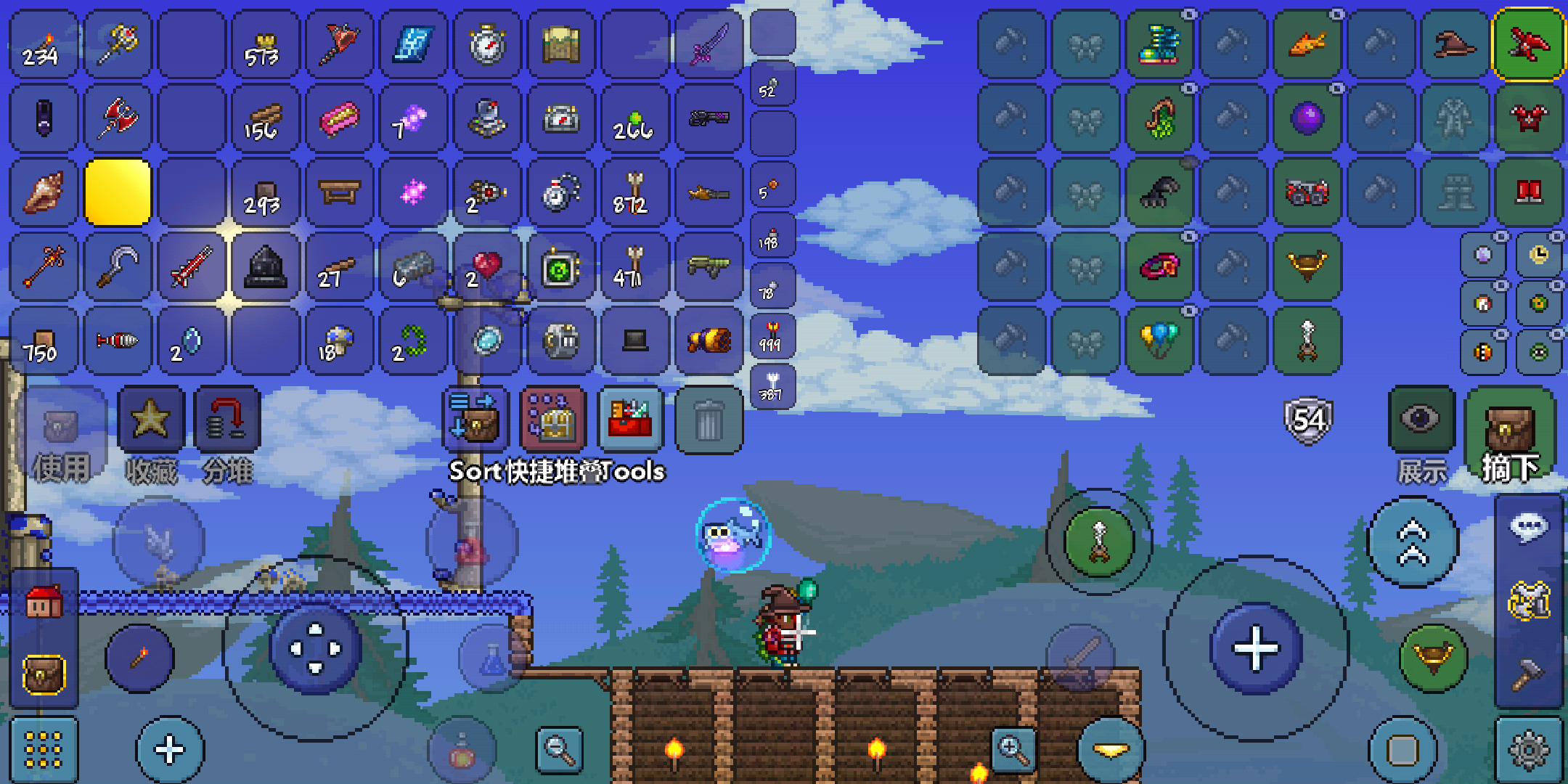This screenshot has height=784, width=1568.
Task: Open the settings gear icon
Action: pyautogui.click(x=1529, y=750)
